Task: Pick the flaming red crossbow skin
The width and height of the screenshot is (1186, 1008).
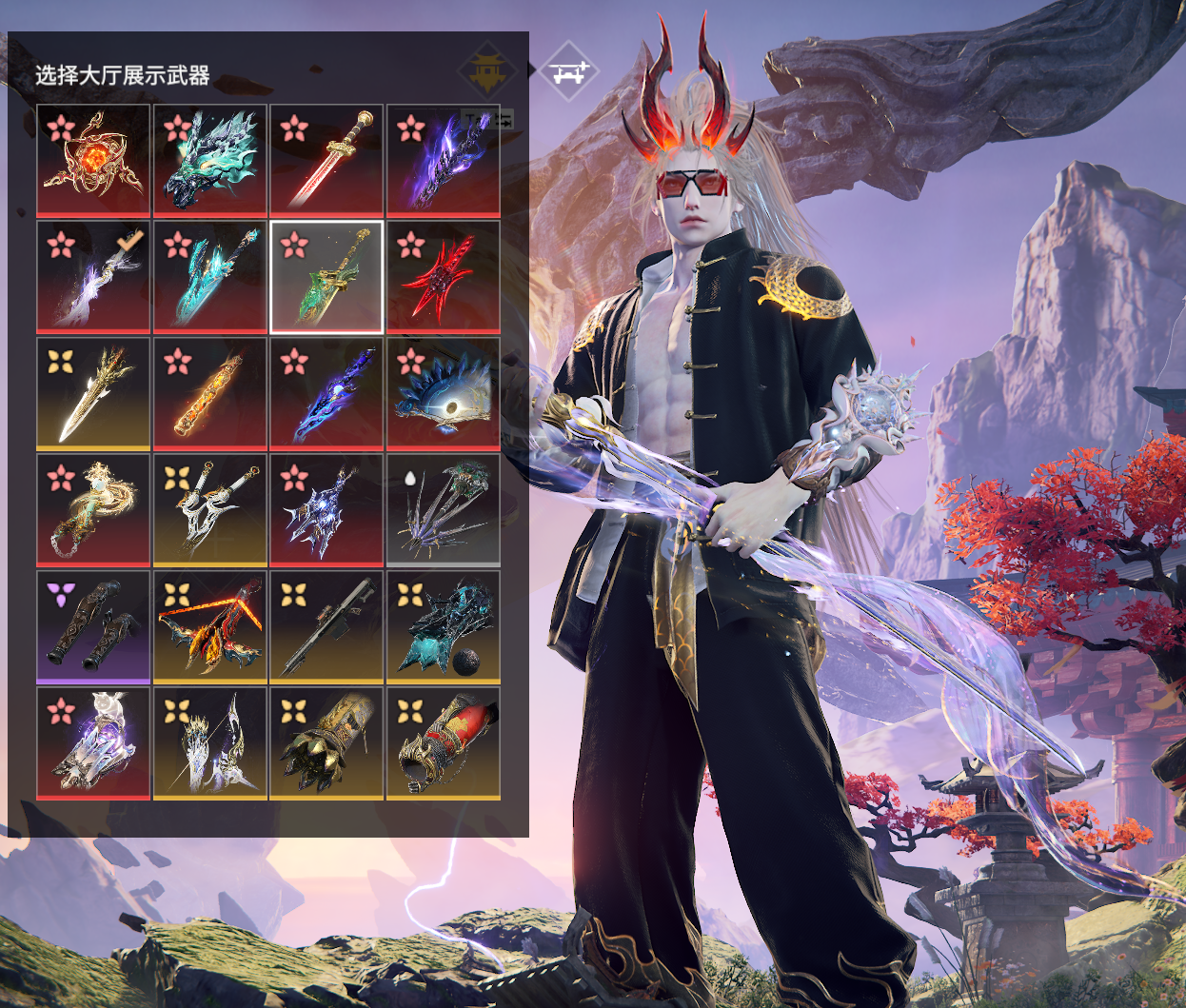Action: point(210,627)
